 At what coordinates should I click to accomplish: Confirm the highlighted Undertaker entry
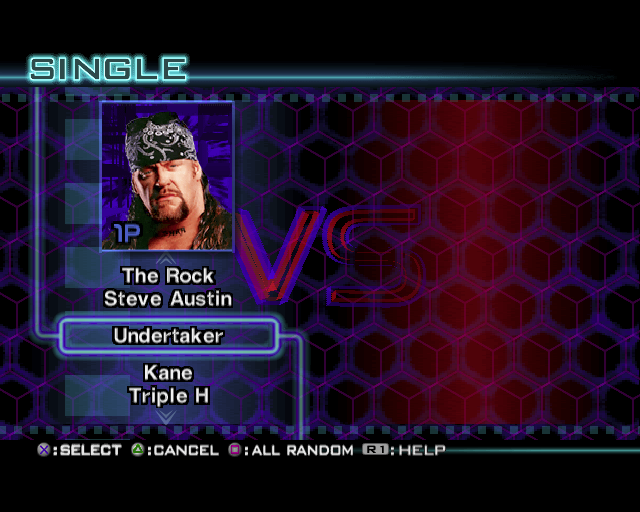tap(168, 336)
